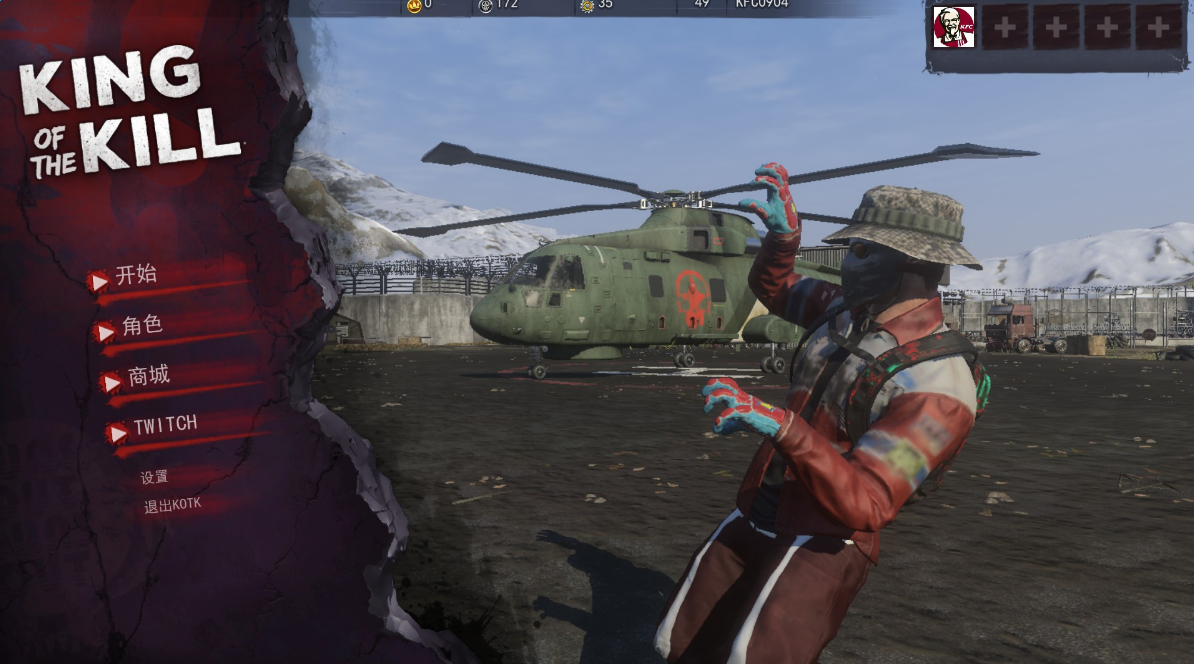Click the KFC player avatar
The height and width of the screenshot is (664, 1194).
(953, 27)
